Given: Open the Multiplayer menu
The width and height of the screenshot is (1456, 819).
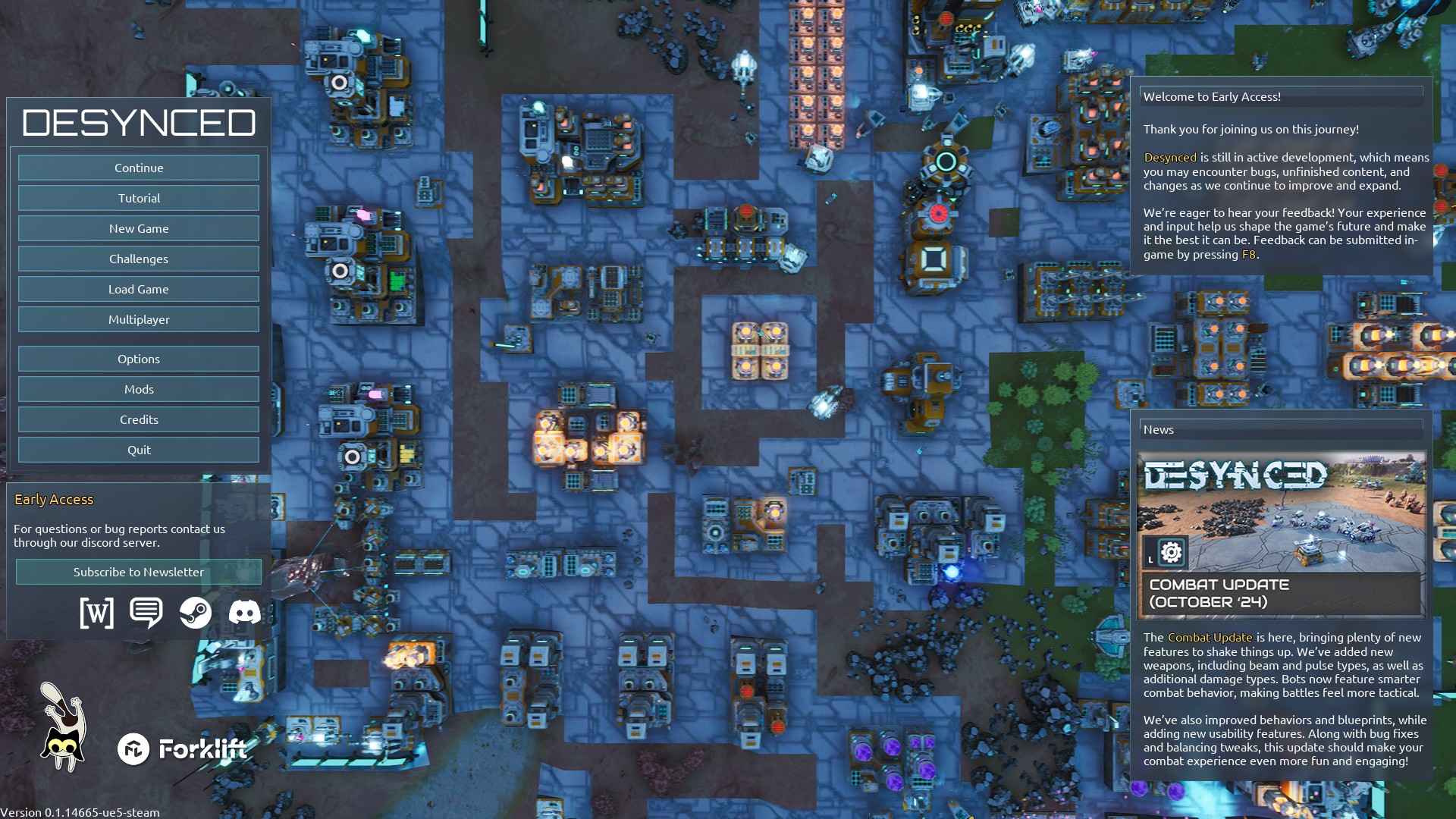Looking at the screenshot, I should (139, 319).
